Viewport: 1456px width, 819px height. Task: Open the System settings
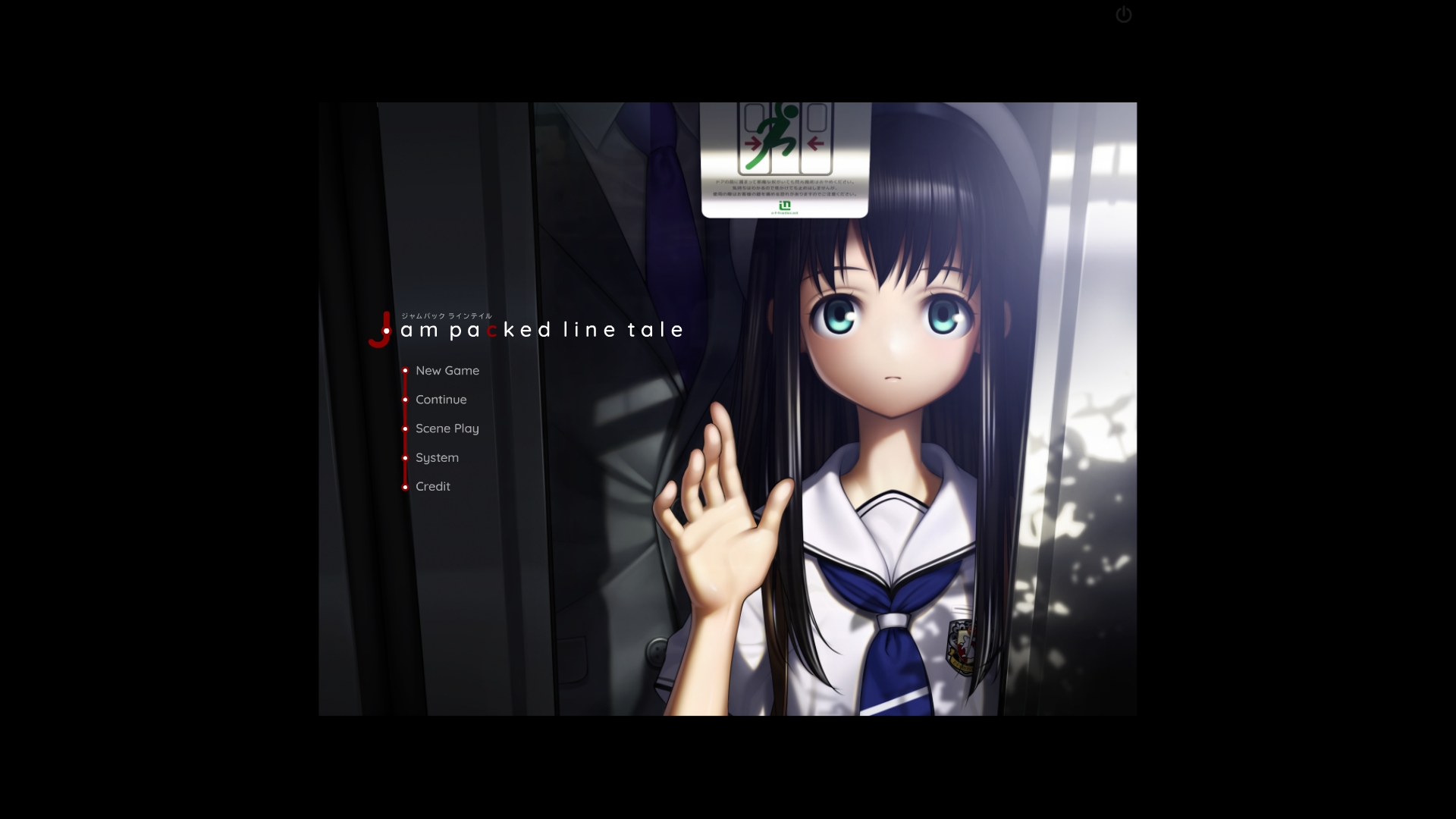(437, 457)
